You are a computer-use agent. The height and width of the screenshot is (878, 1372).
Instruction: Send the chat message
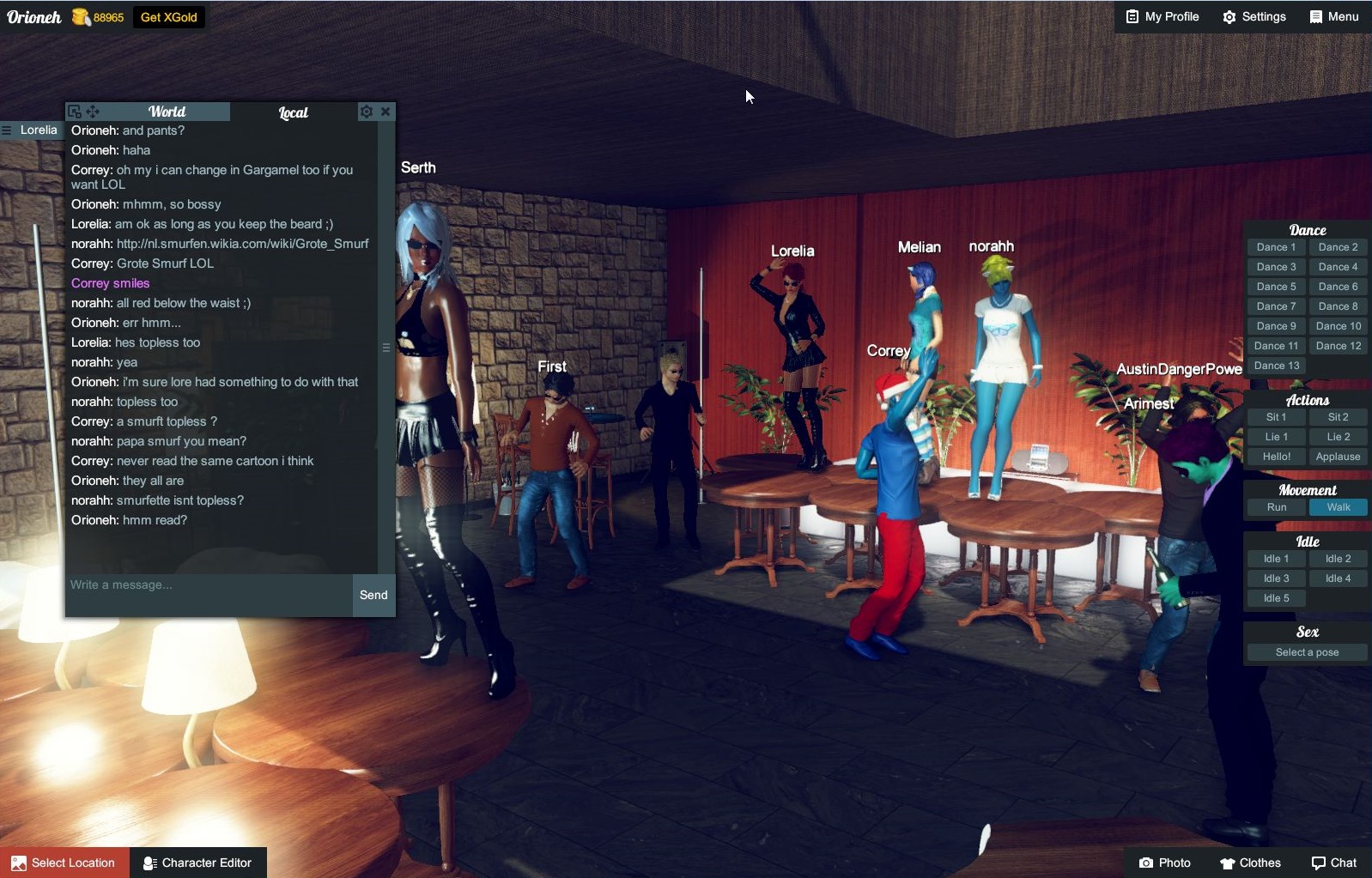pos(373,595)
